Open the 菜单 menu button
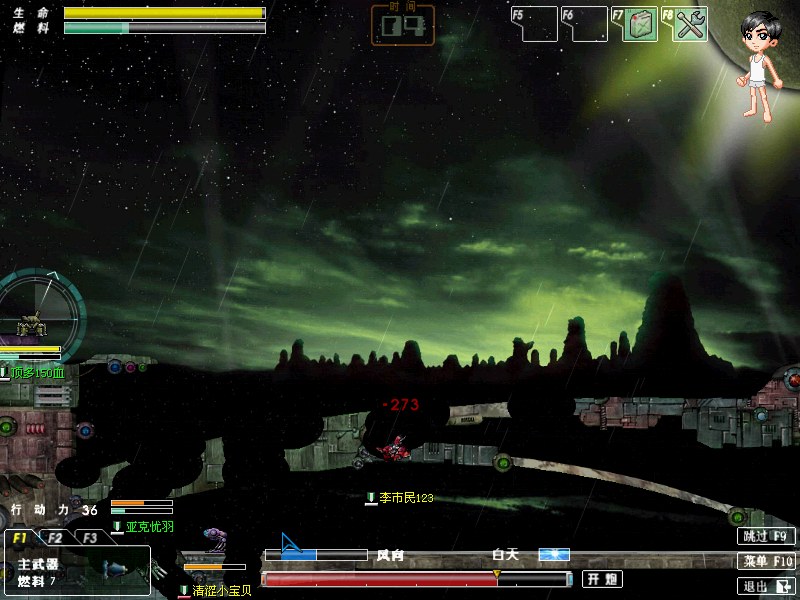This screenshot has width=800, height=600. (767, 561)
